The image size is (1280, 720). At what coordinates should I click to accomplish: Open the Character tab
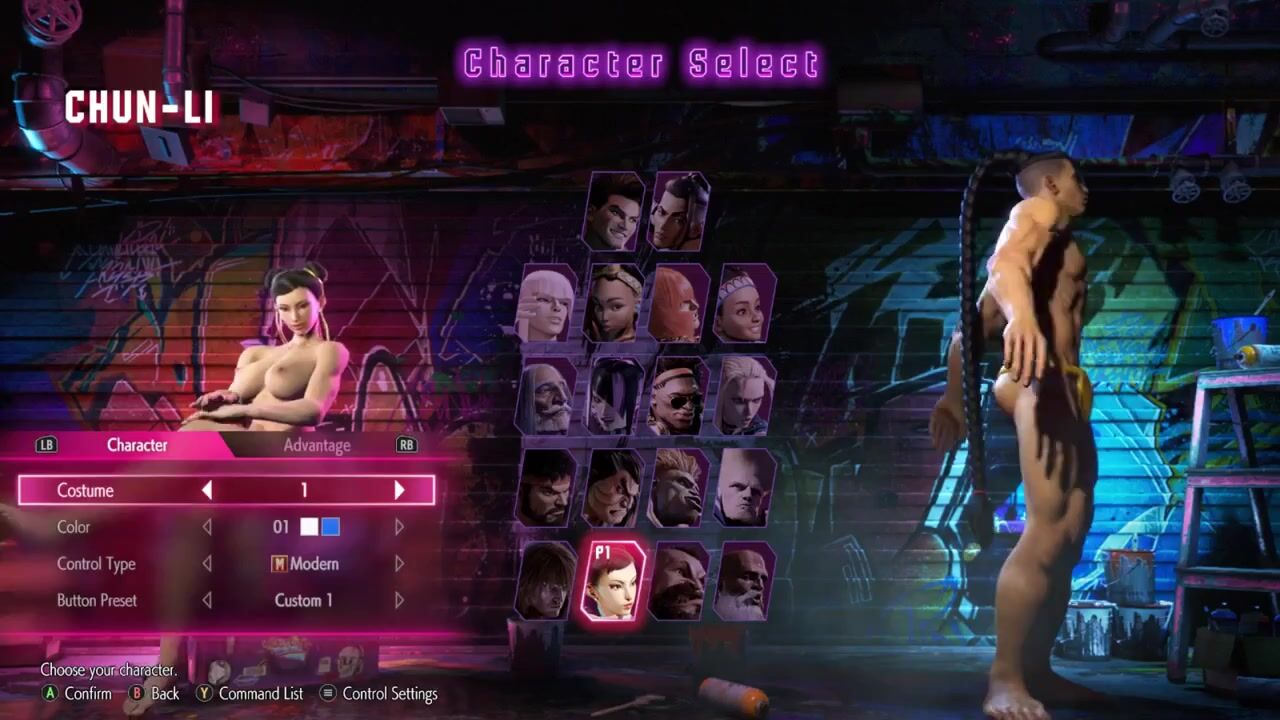(x=137, y=445)
